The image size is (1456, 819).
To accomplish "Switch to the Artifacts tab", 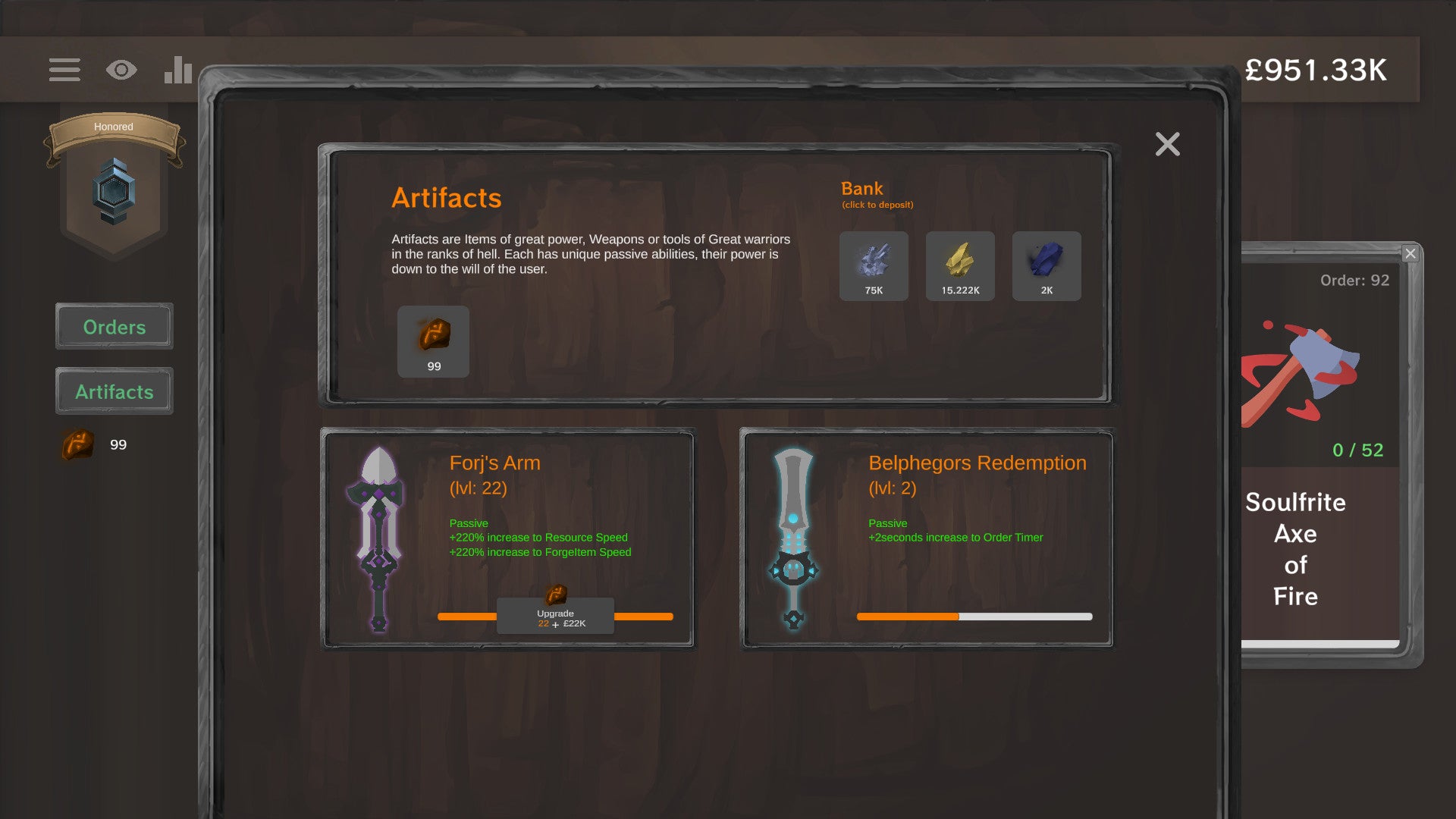I will pos(115,391).
